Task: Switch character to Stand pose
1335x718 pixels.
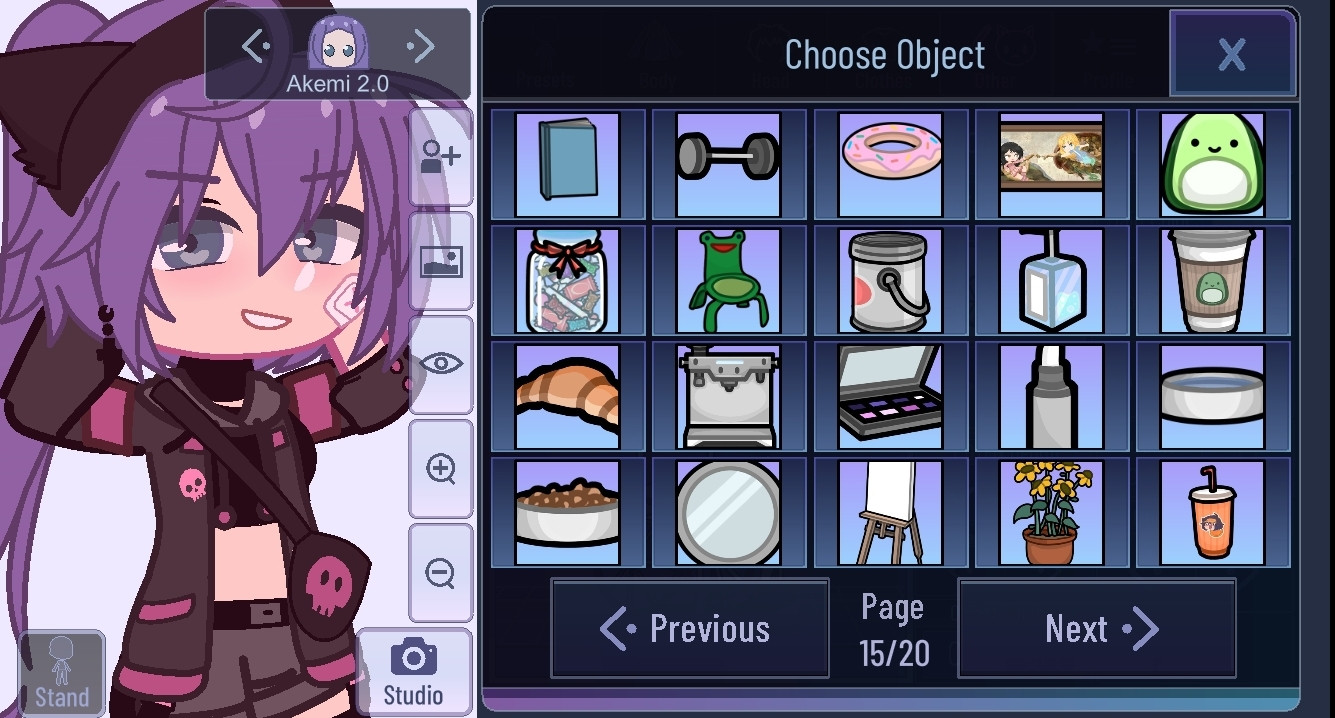Action: point(62,672)
